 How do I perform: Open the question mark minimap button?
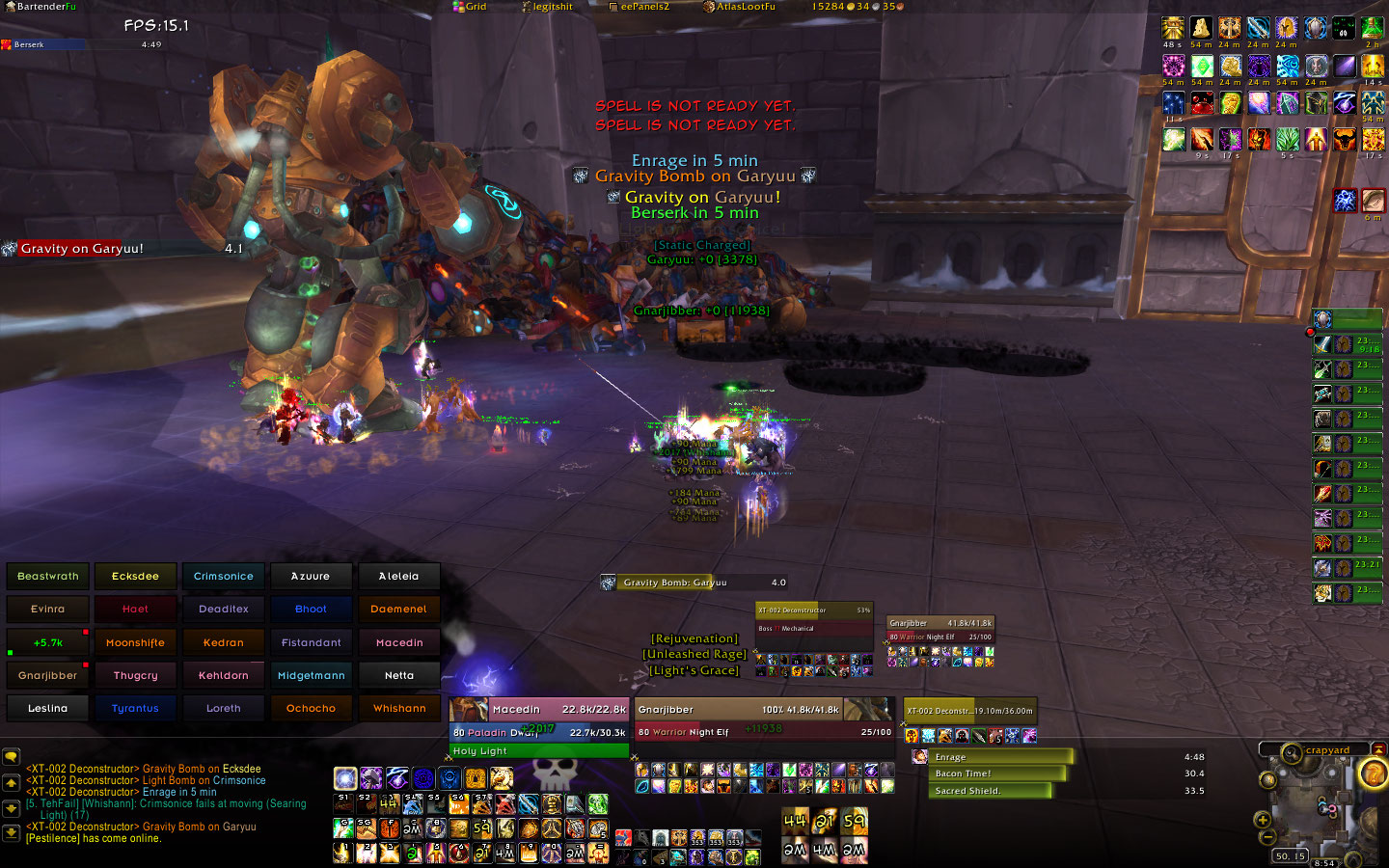pos(1373,773)
